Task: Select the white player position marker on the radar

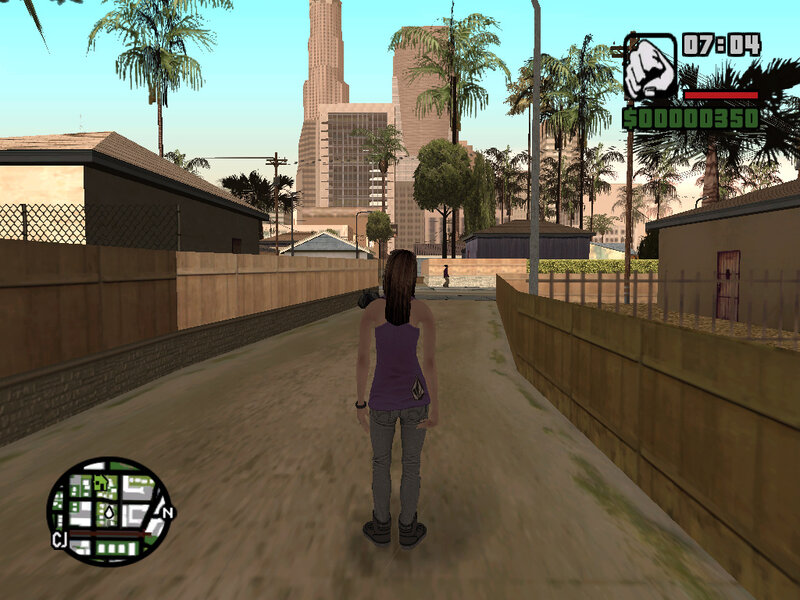Action: click(109, 514)
